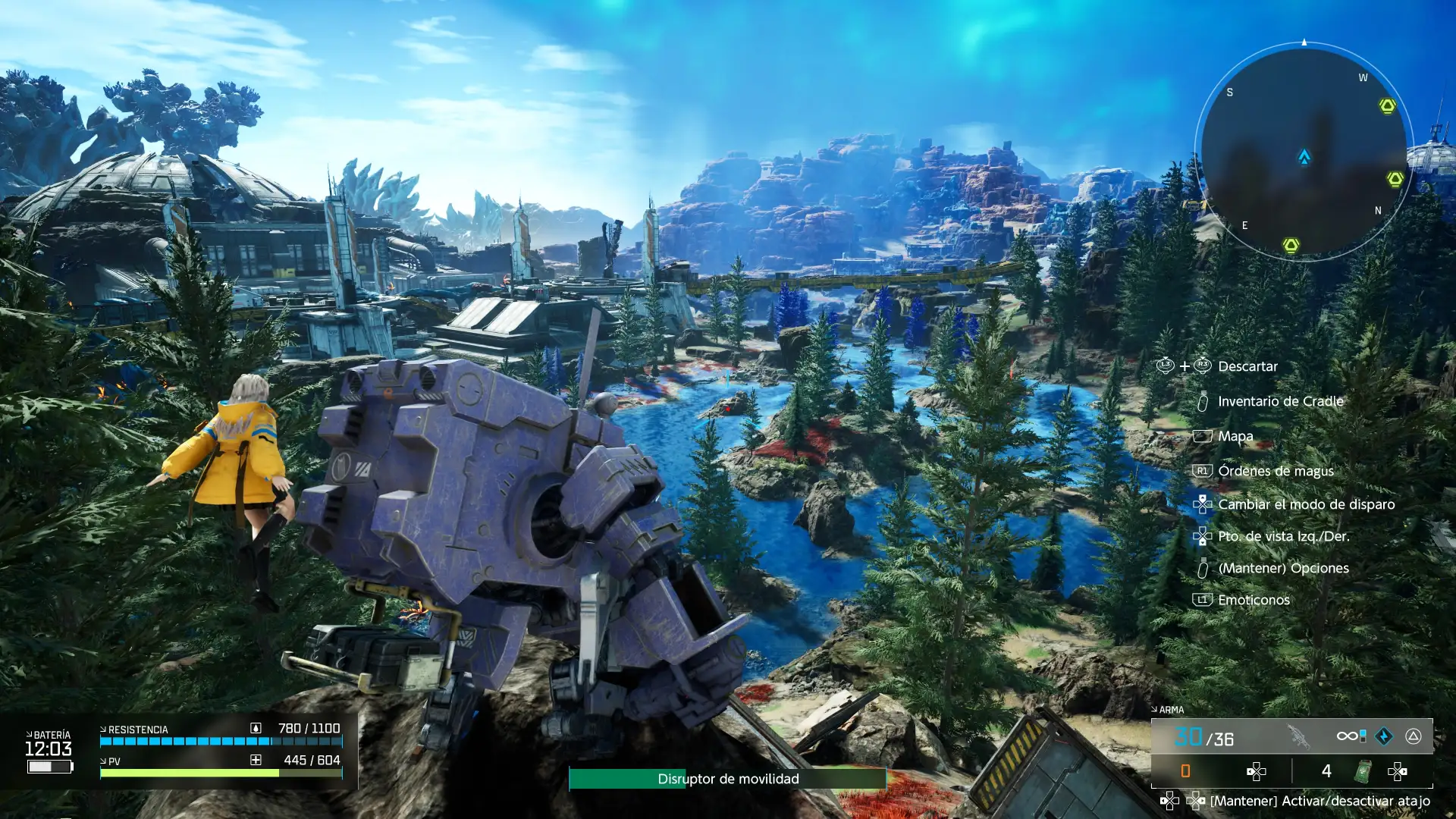
Task: Click the green medkit item icon
Action: 1363,771
